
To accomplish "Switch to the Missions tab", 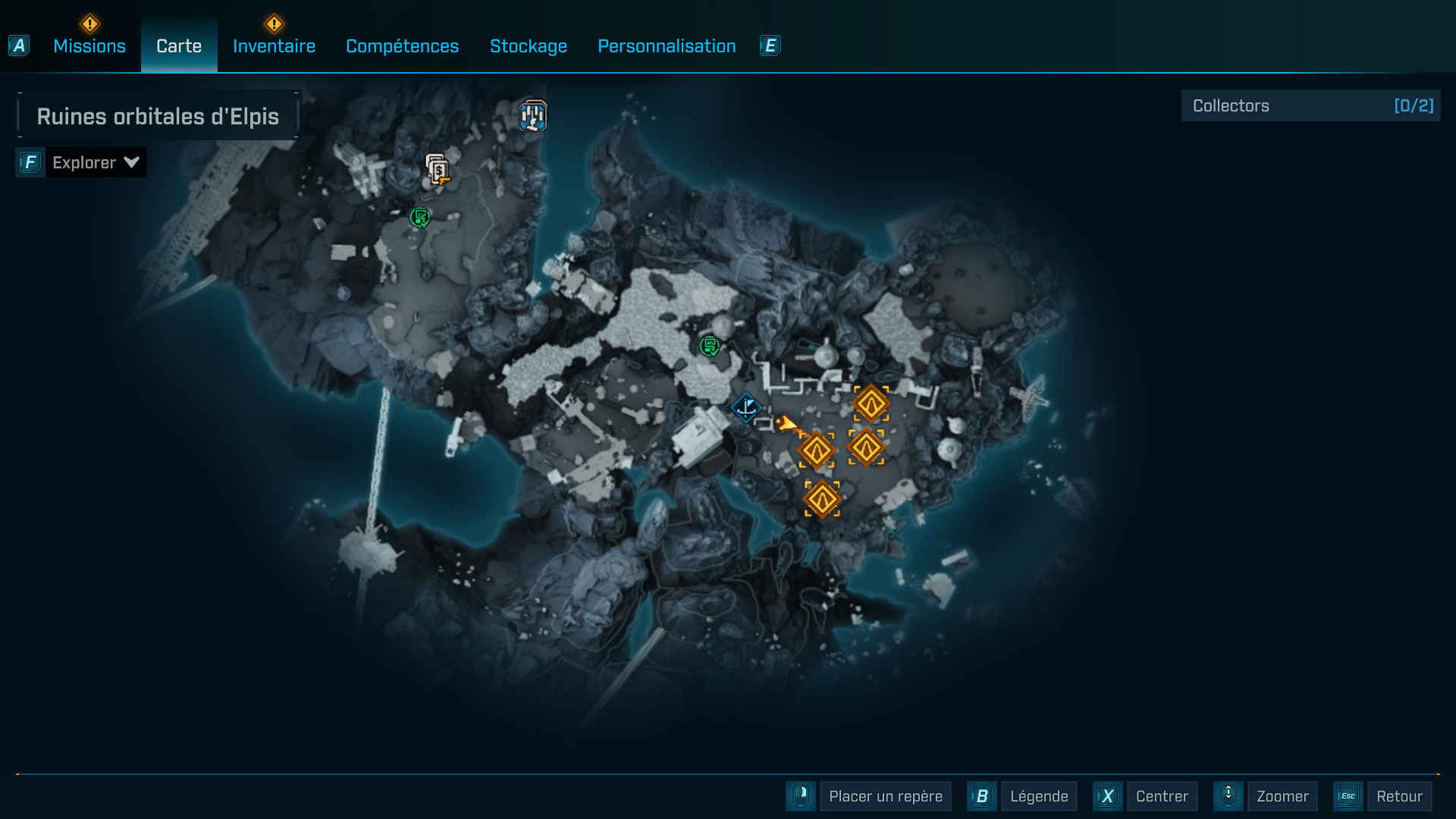I will (89, 45).
